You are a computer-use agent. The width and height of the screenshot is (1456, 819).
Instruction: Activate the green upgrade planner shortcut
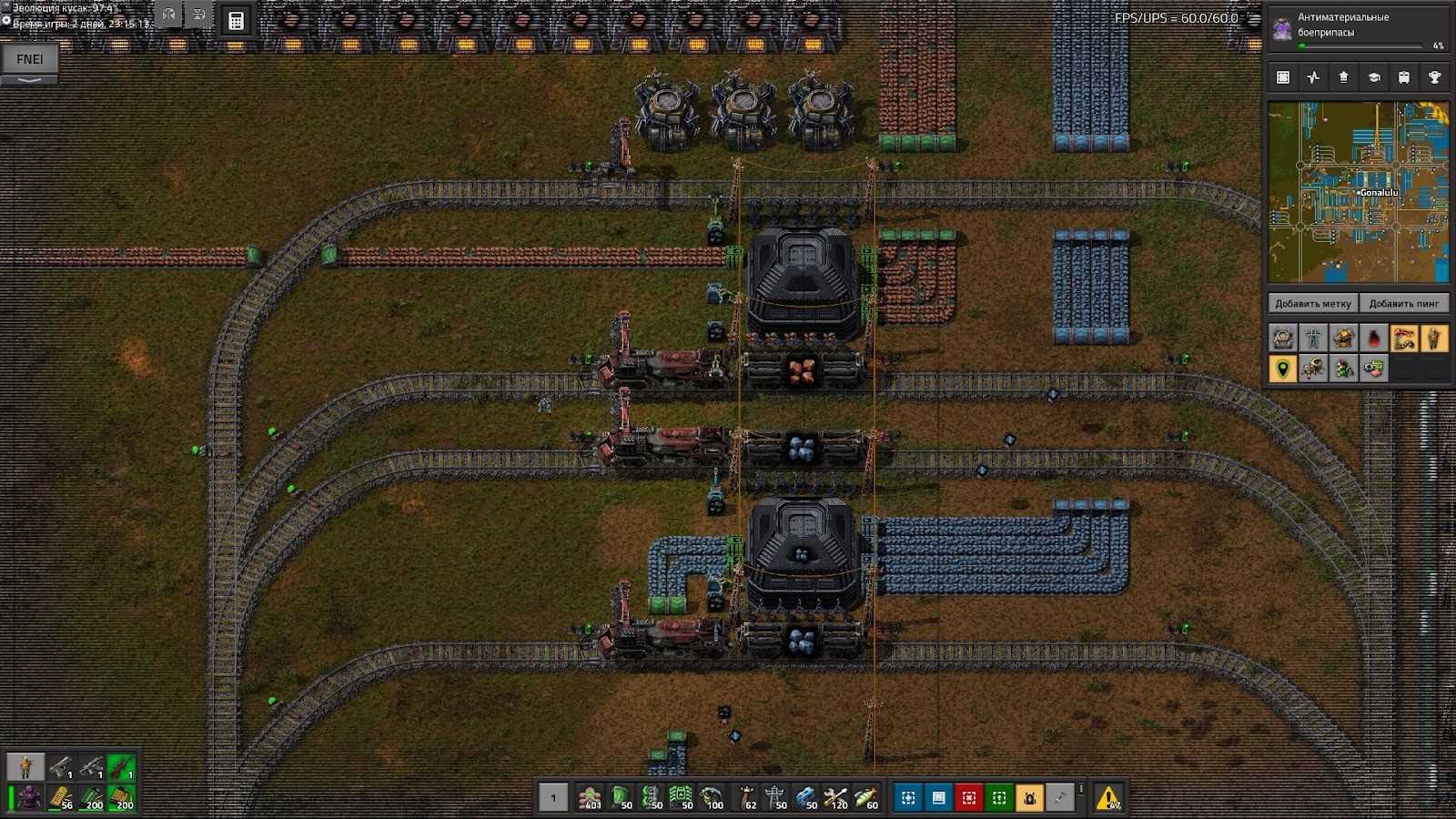[x=999, y=798]
